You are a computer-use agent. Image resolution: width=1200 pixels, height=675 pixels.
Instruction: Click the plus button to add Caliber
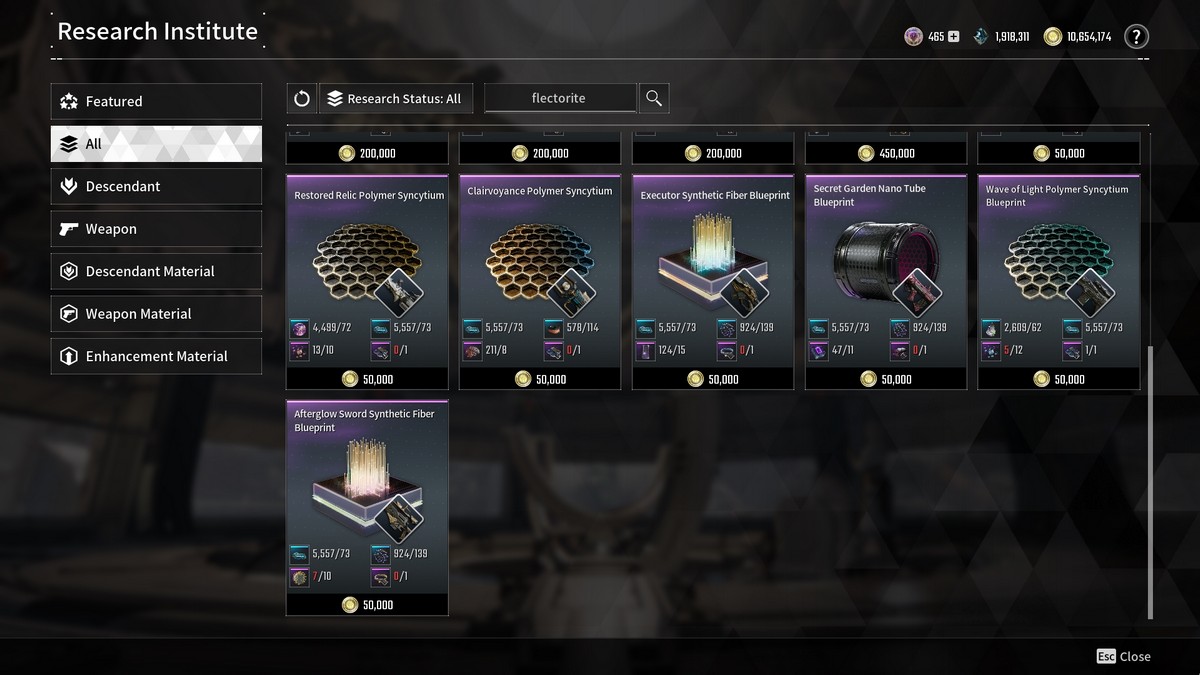953,37
